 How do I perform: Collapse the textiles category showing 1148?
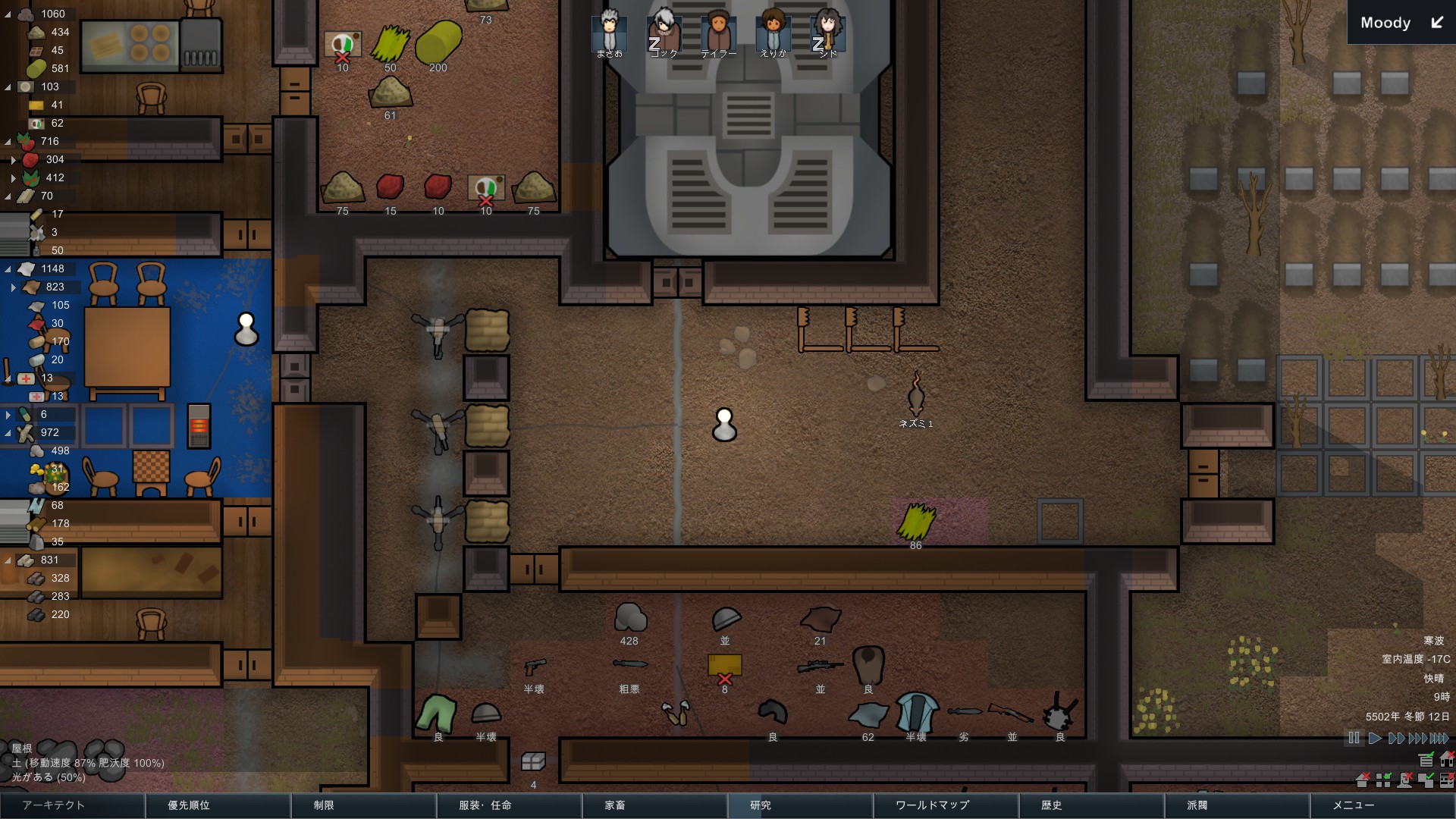tap(7, 268)
